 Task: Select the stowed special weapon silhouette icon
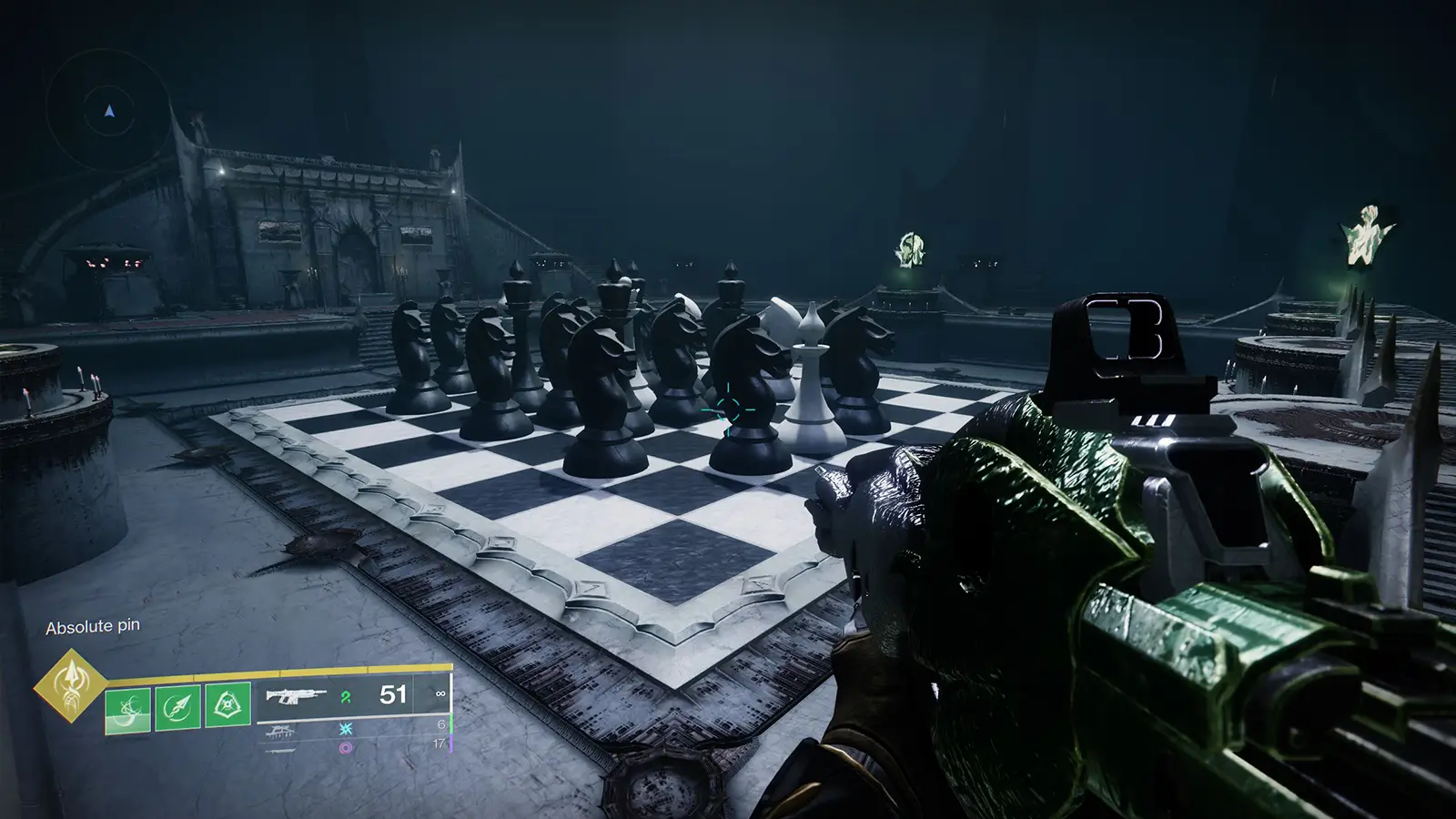(x=282, y=733)
